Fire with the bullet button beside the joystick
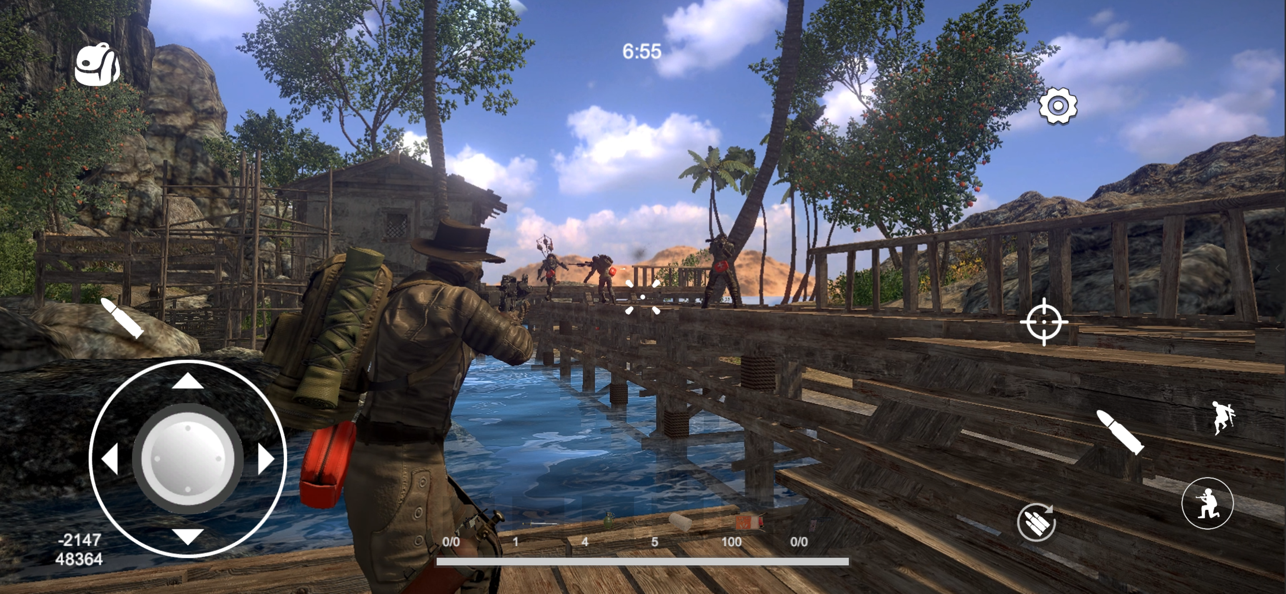This screenshot has height=594, width=1286. point(122,318)
